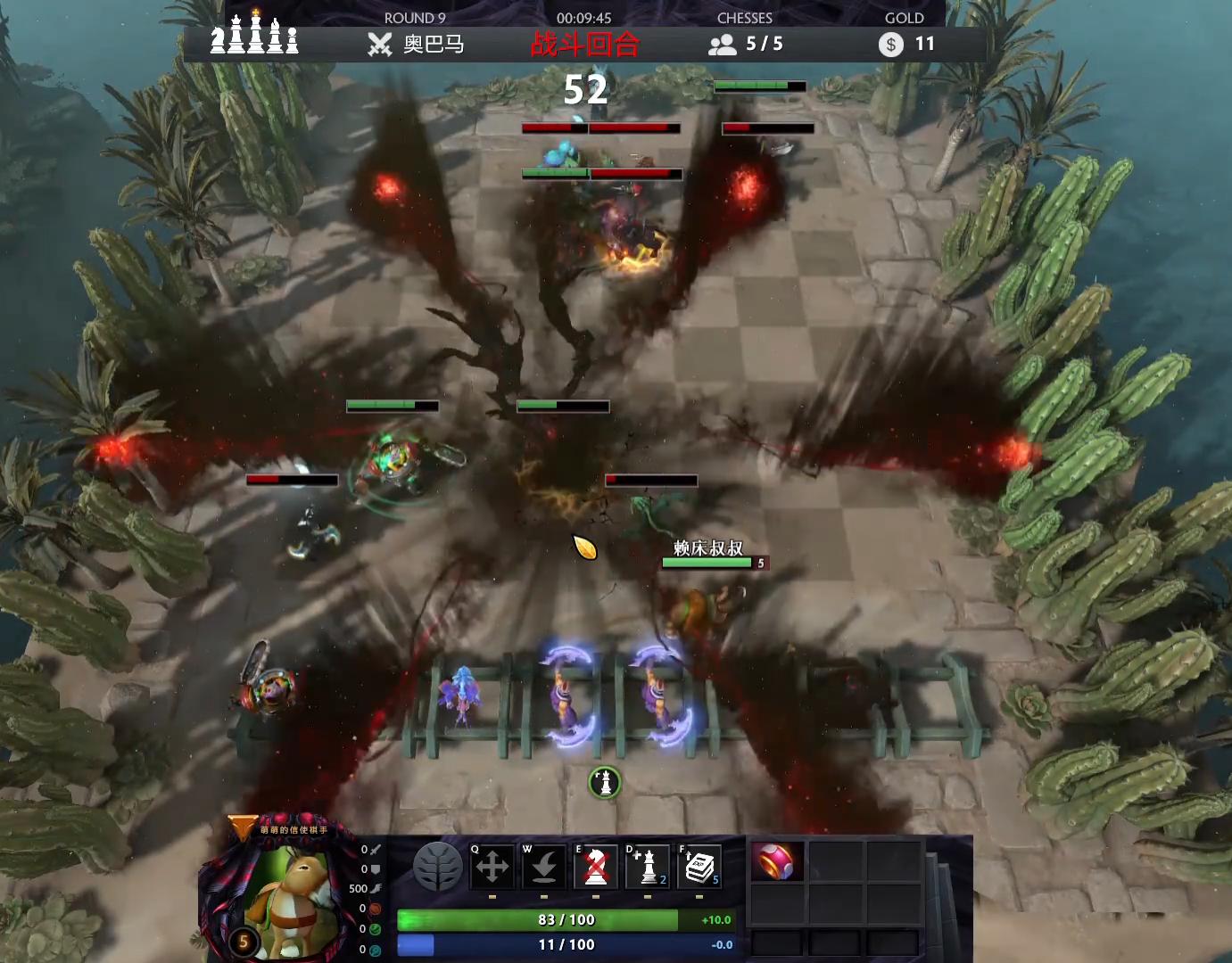Image resolution: width=1232 pixels, height=963 pixels.
Task: Click the CHESSES population icon
Action: [x=722, y=45]
